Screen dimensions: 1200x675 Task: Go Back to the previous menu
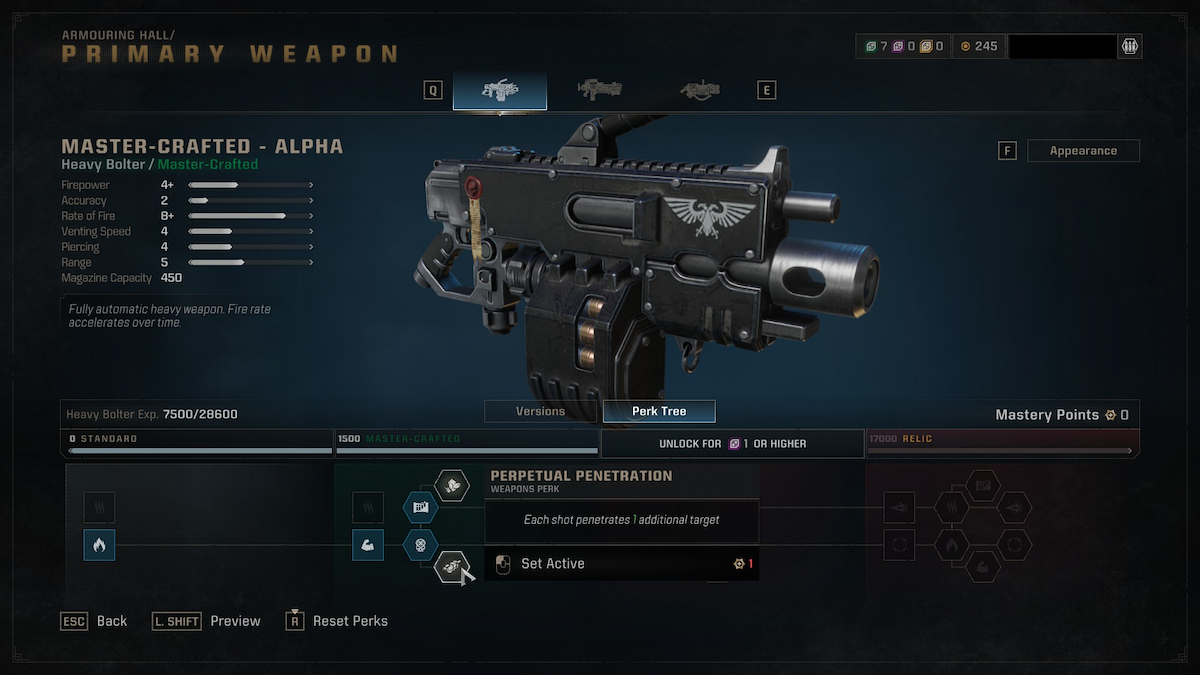[95, 621]
